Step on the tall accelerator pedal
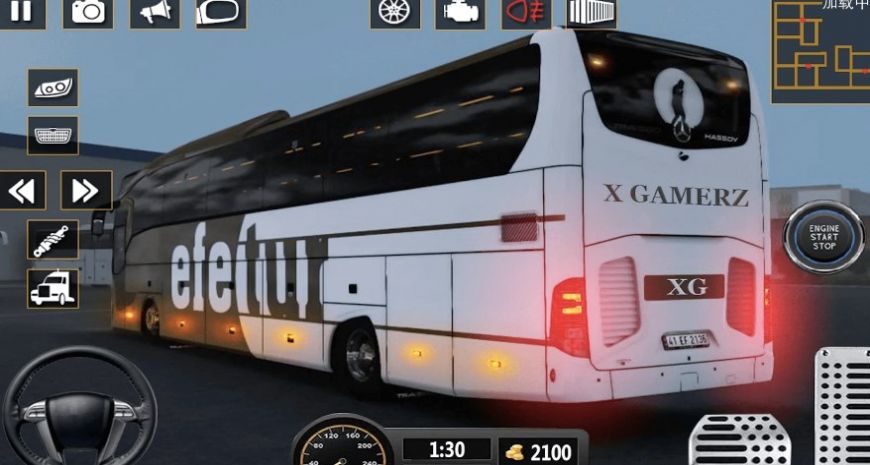870x465 pixels. pyautogui.click(x=842, y=405)
